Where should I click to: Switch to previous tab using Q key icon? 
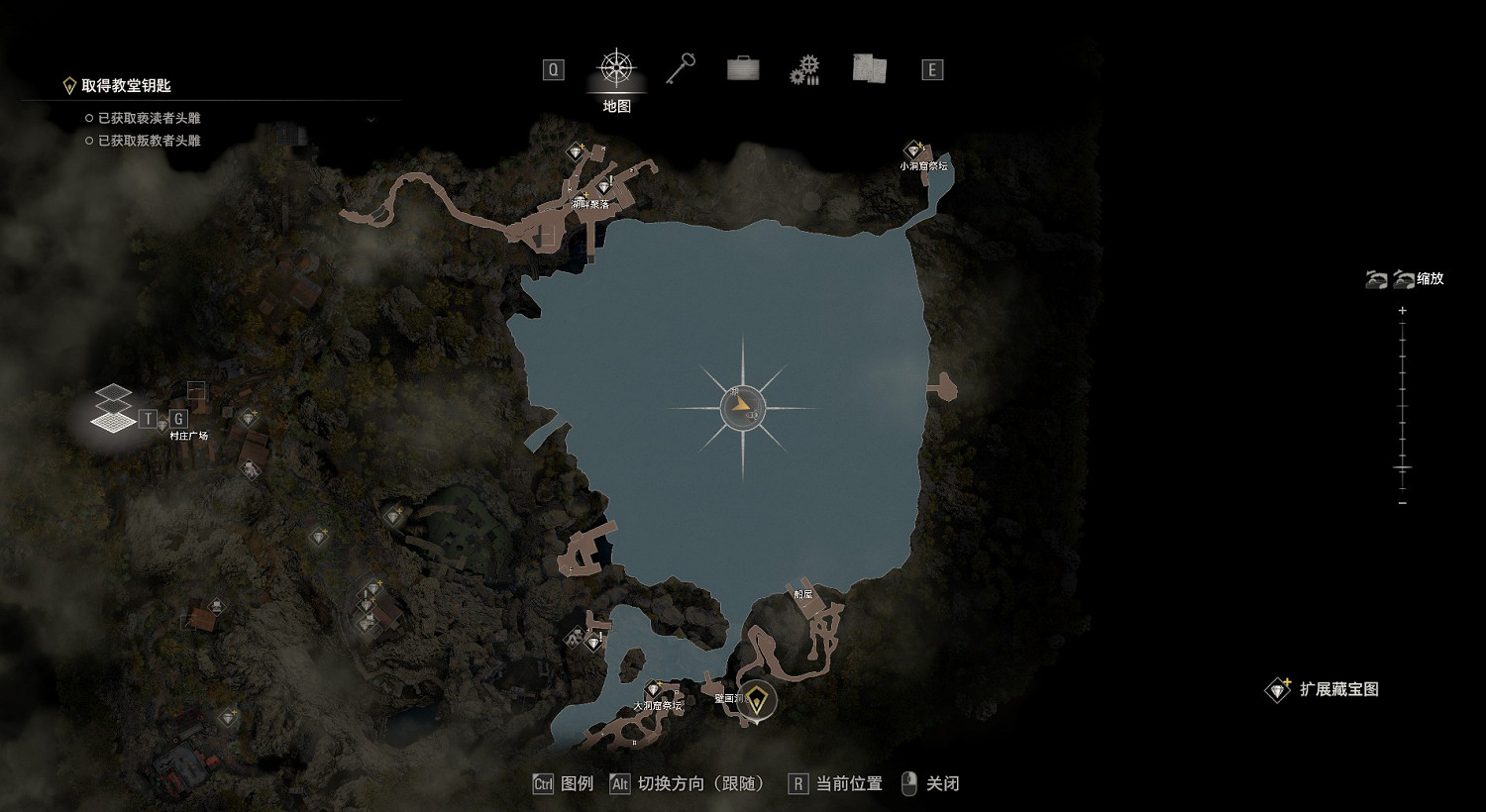pyautogui.click(x=552, y=69)
